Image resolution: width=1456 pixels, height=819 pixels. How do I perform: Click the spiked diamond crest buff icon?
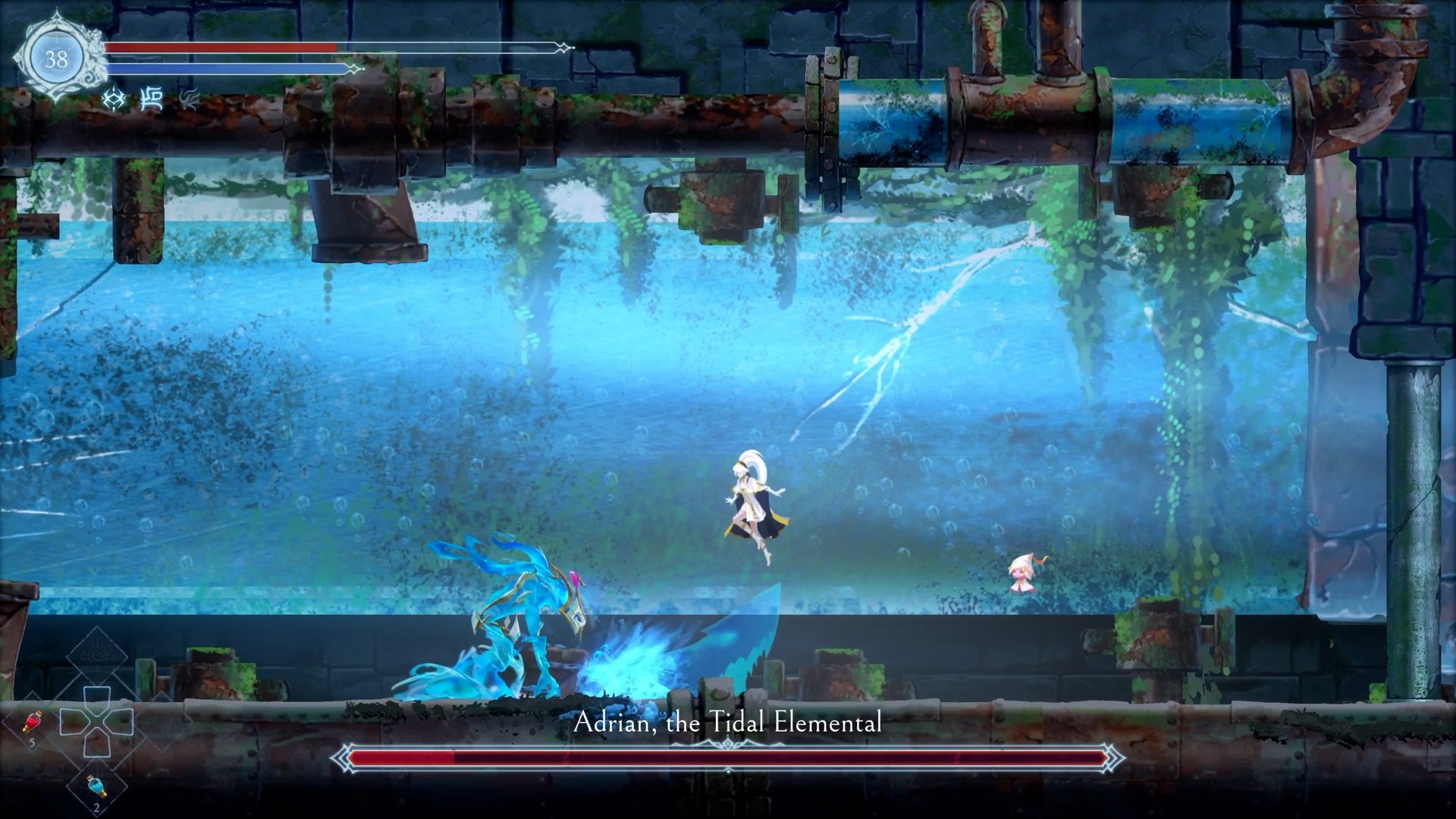click(x=115, y=99)
